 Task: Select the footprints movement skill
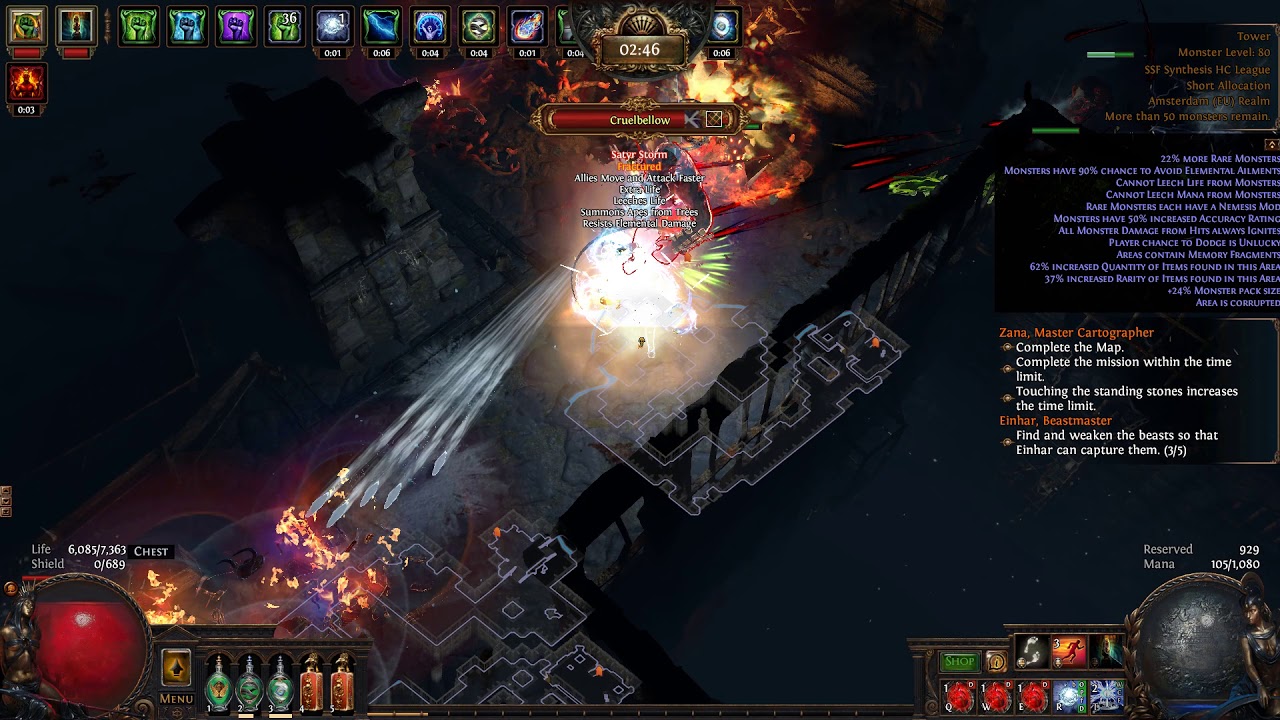click(1032, 653)
